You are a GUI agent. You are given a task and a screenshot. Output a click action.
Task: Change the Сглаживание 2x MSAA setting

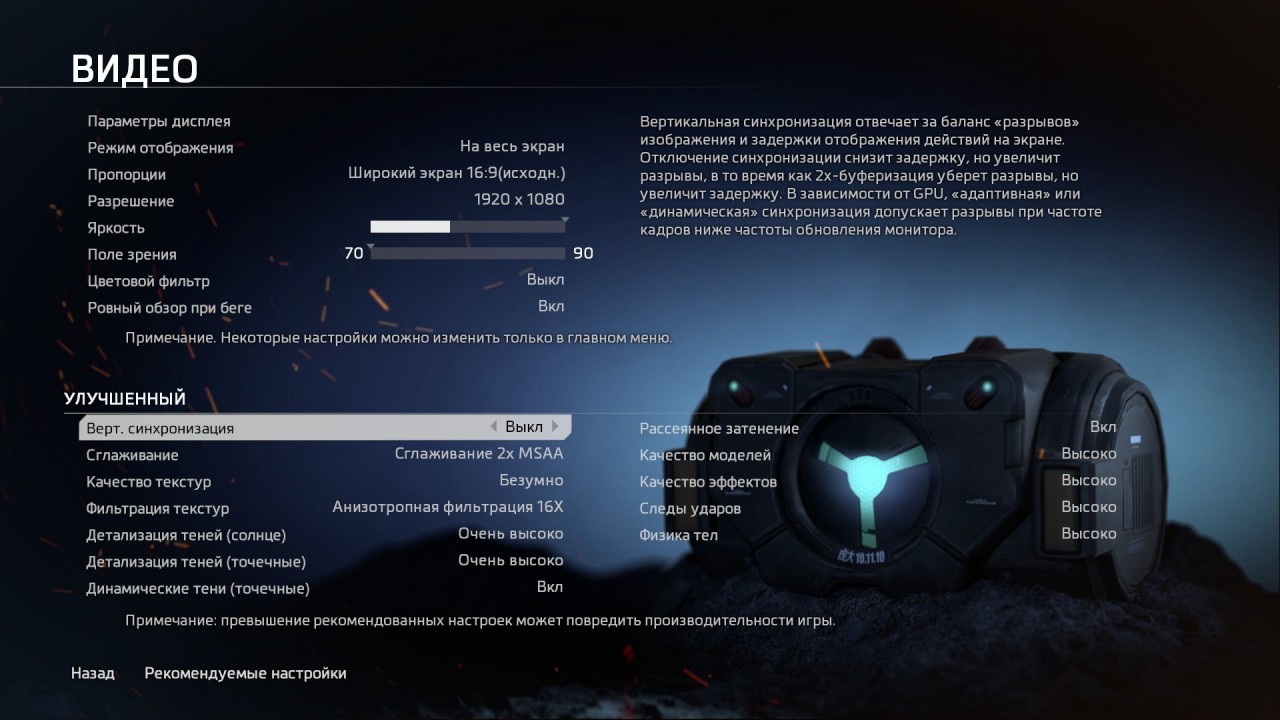coord(478,453)
